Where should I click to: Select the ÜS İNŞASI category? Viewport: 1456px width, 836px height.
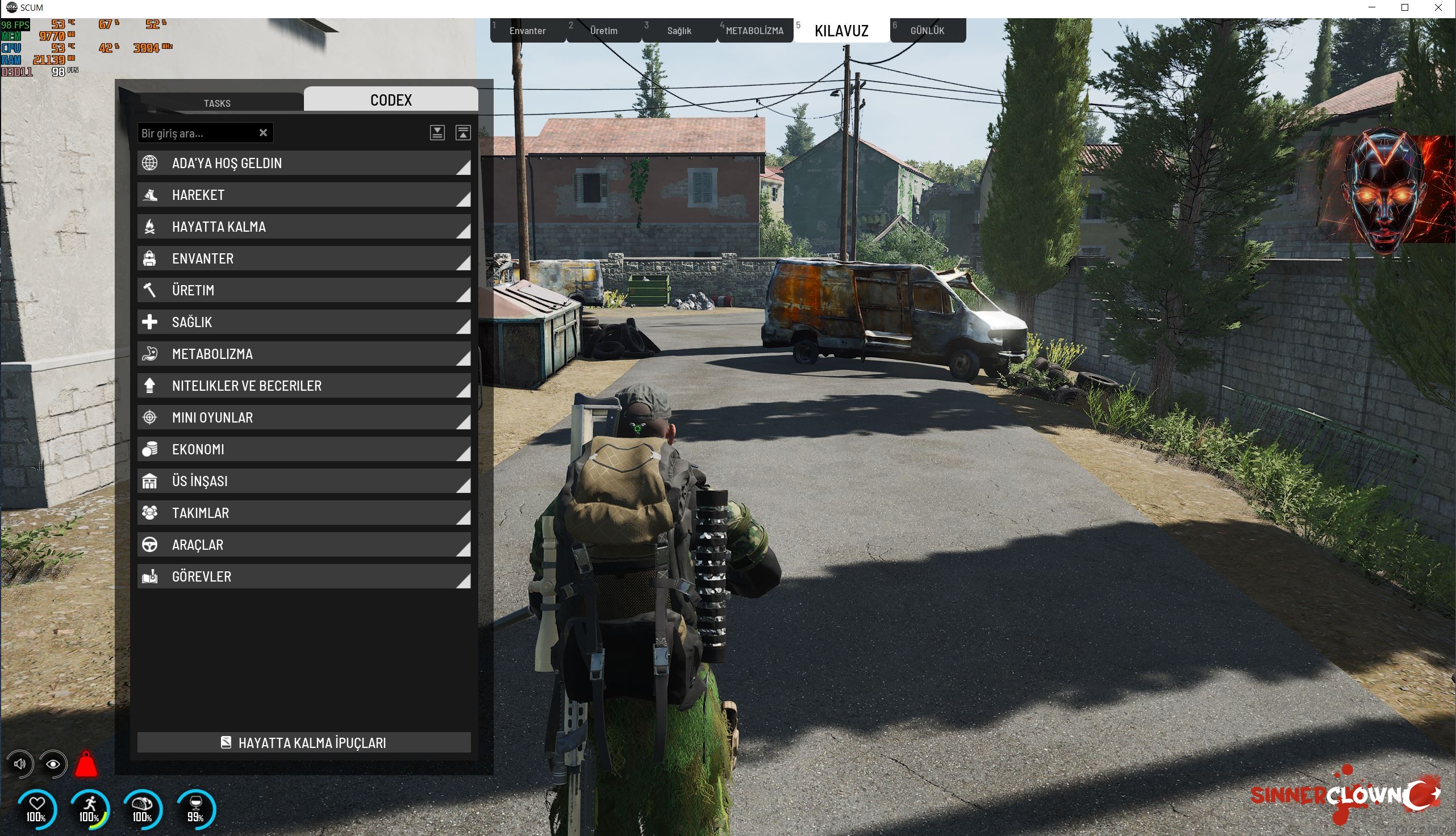[304, 481]
